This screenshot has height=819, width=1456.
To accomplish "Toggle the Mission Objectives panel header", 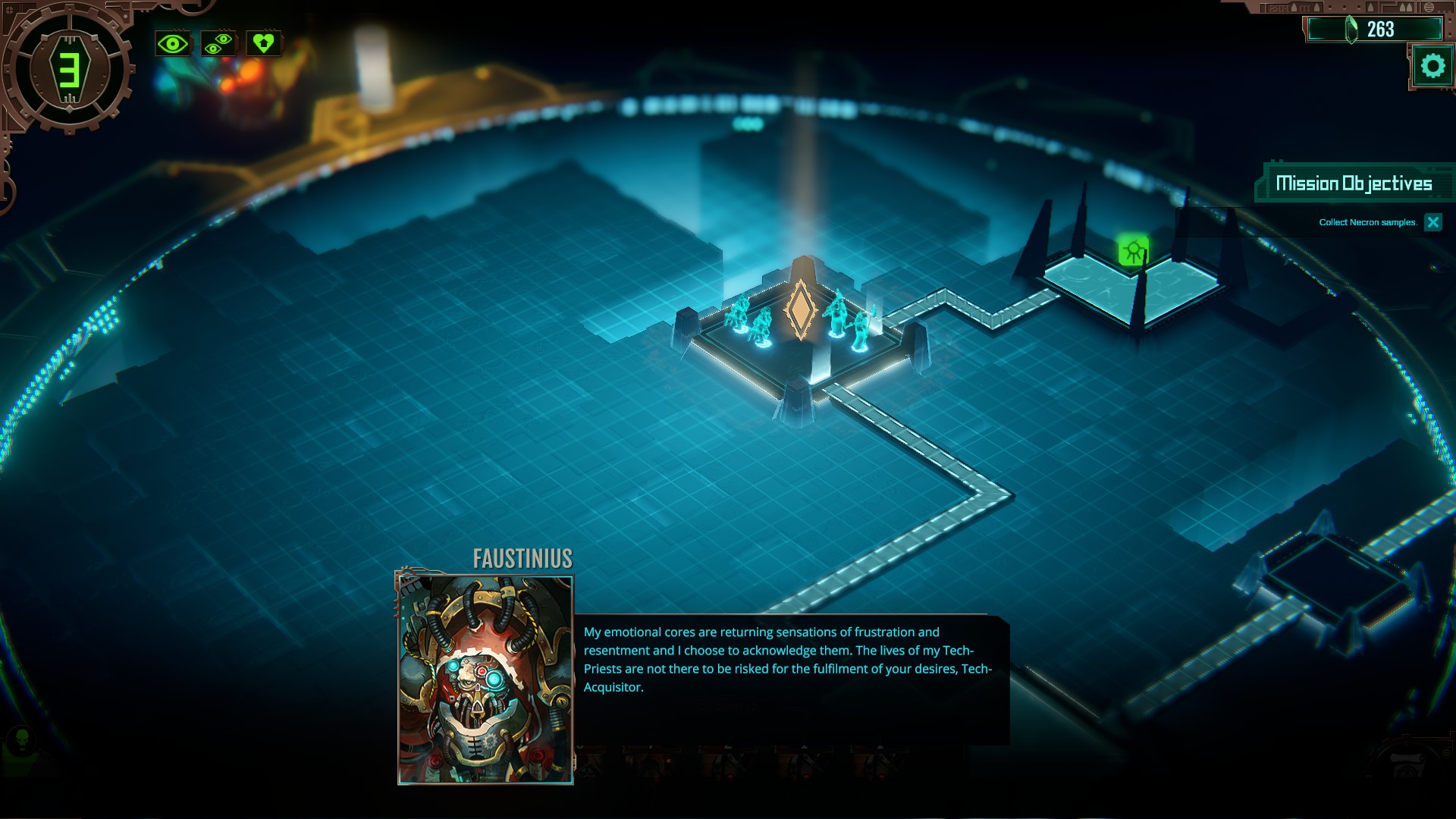I will coord(1354,184).
